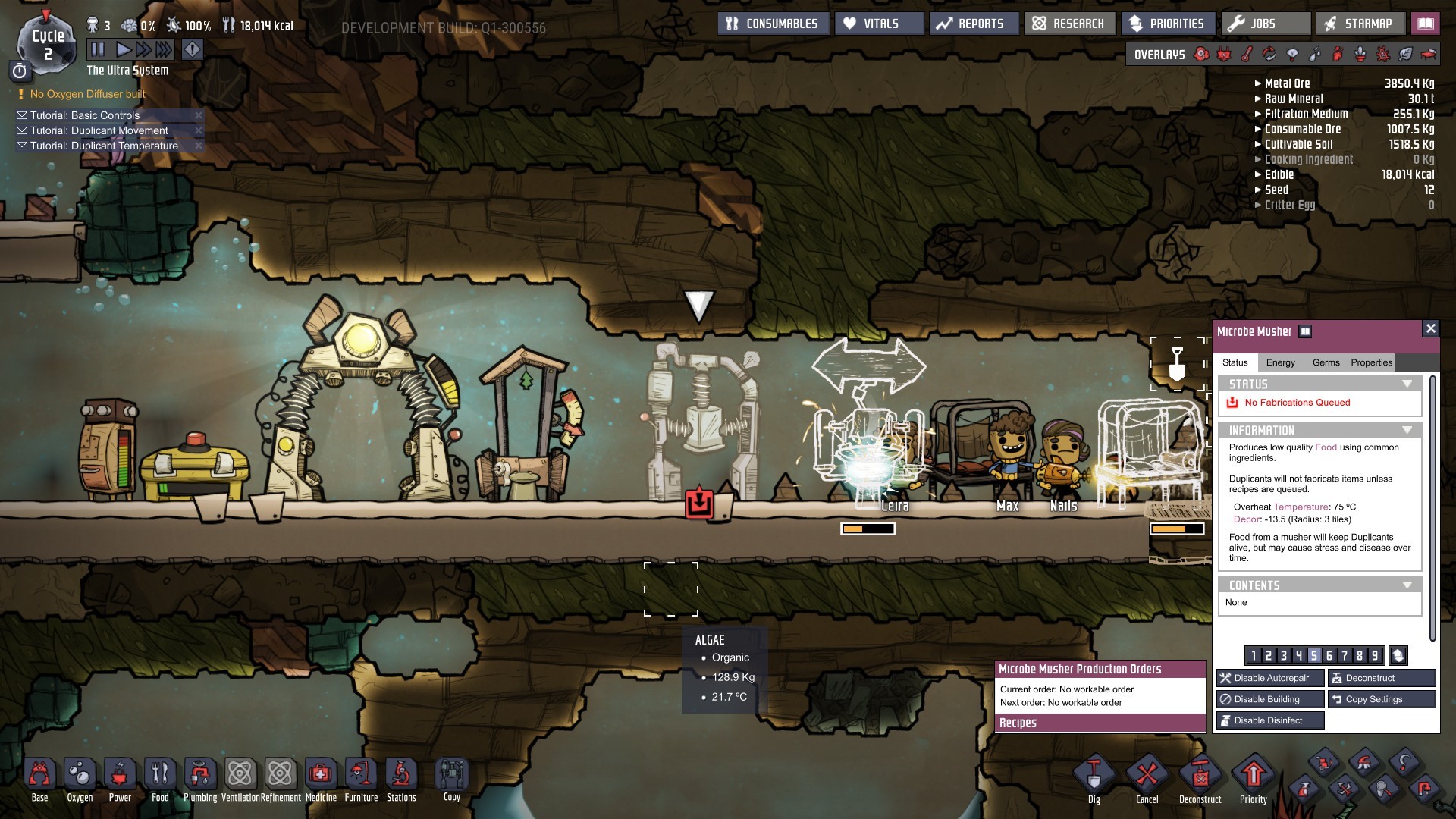Set building priority to 9
This screenshot has width=1456, height=819.
point(1374,656)
